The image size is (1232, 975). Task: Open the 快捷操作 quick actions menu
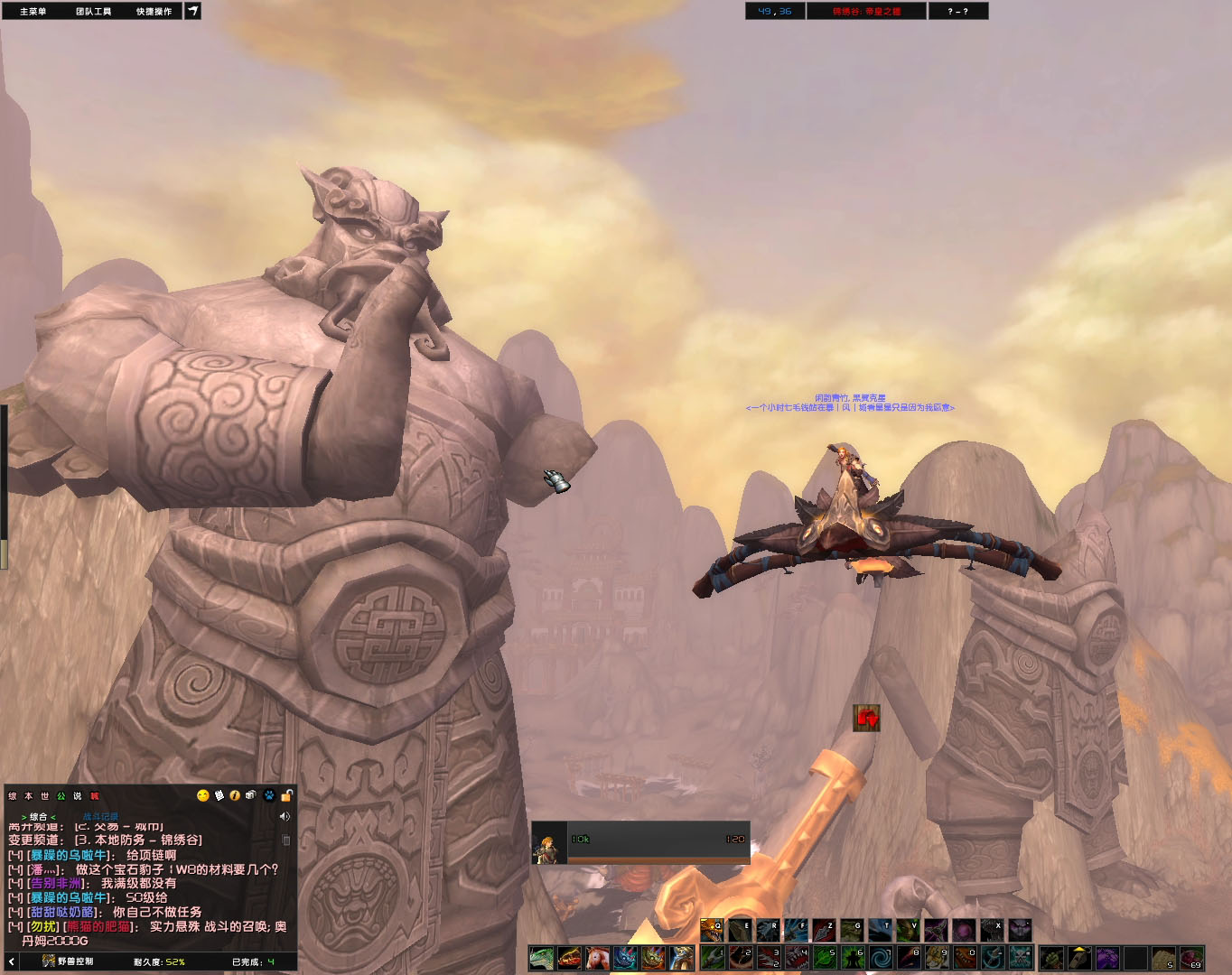click(x=154, y=12)
